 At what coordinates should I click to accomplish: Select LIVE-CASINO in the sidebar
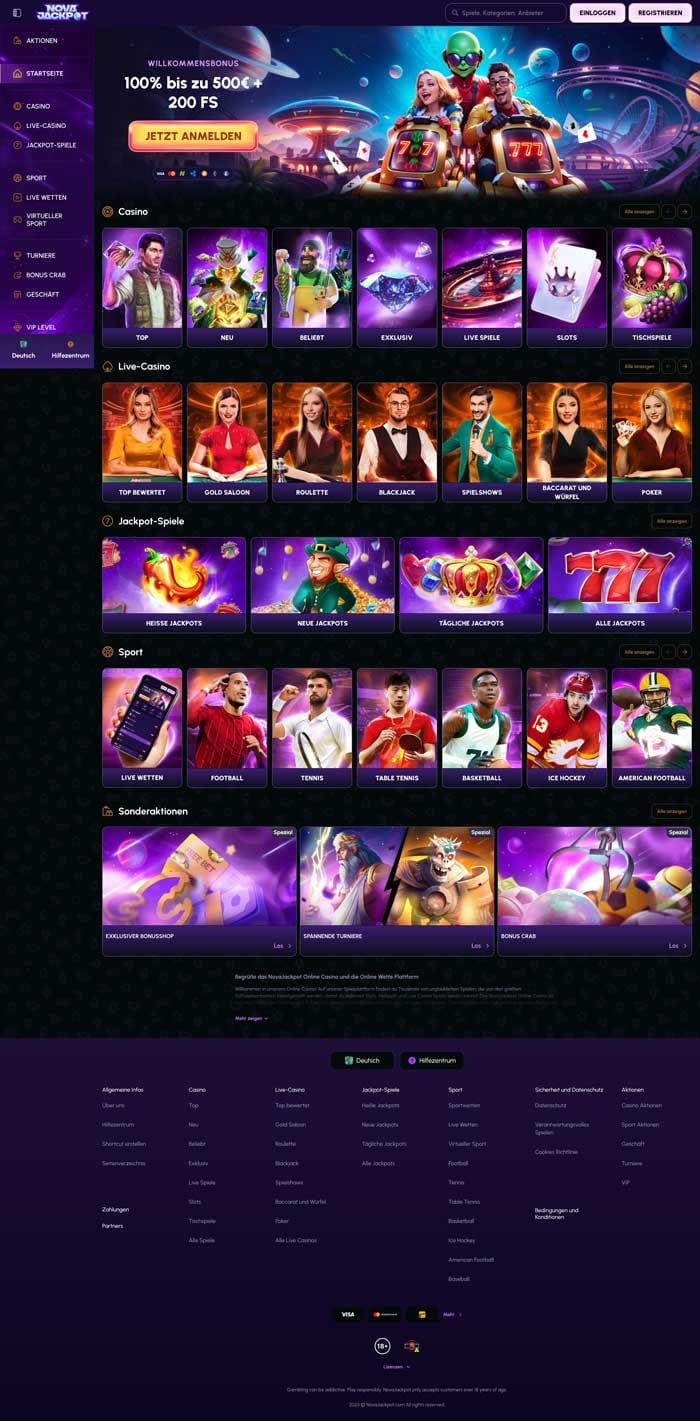(46, 126)
